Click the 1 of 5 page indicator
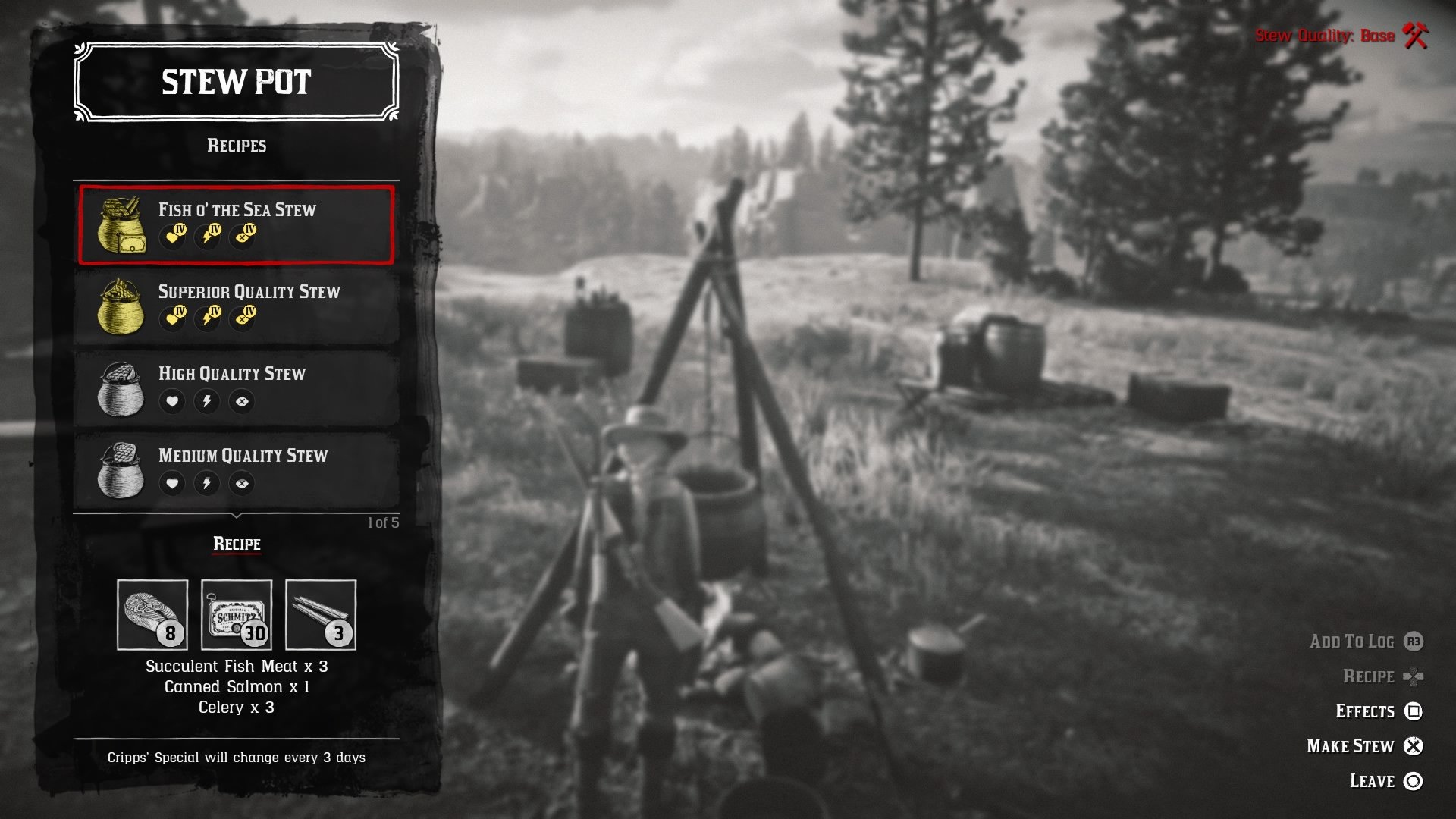The height and width of the screenshot is (819, 1456). 385,521
